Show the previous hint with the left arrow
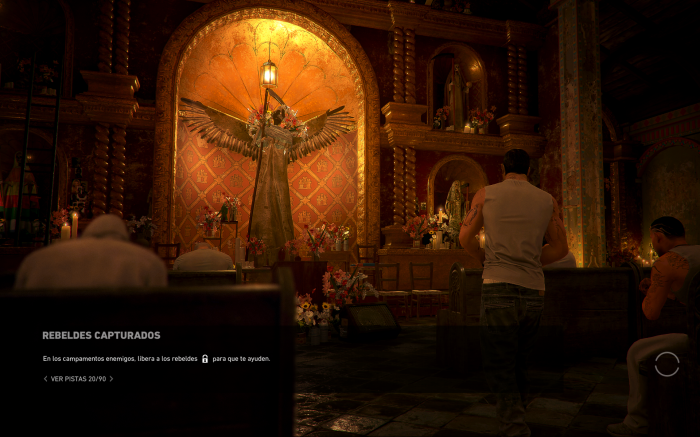This screenshot has height=437, width=700. click(x=45, y=379)
